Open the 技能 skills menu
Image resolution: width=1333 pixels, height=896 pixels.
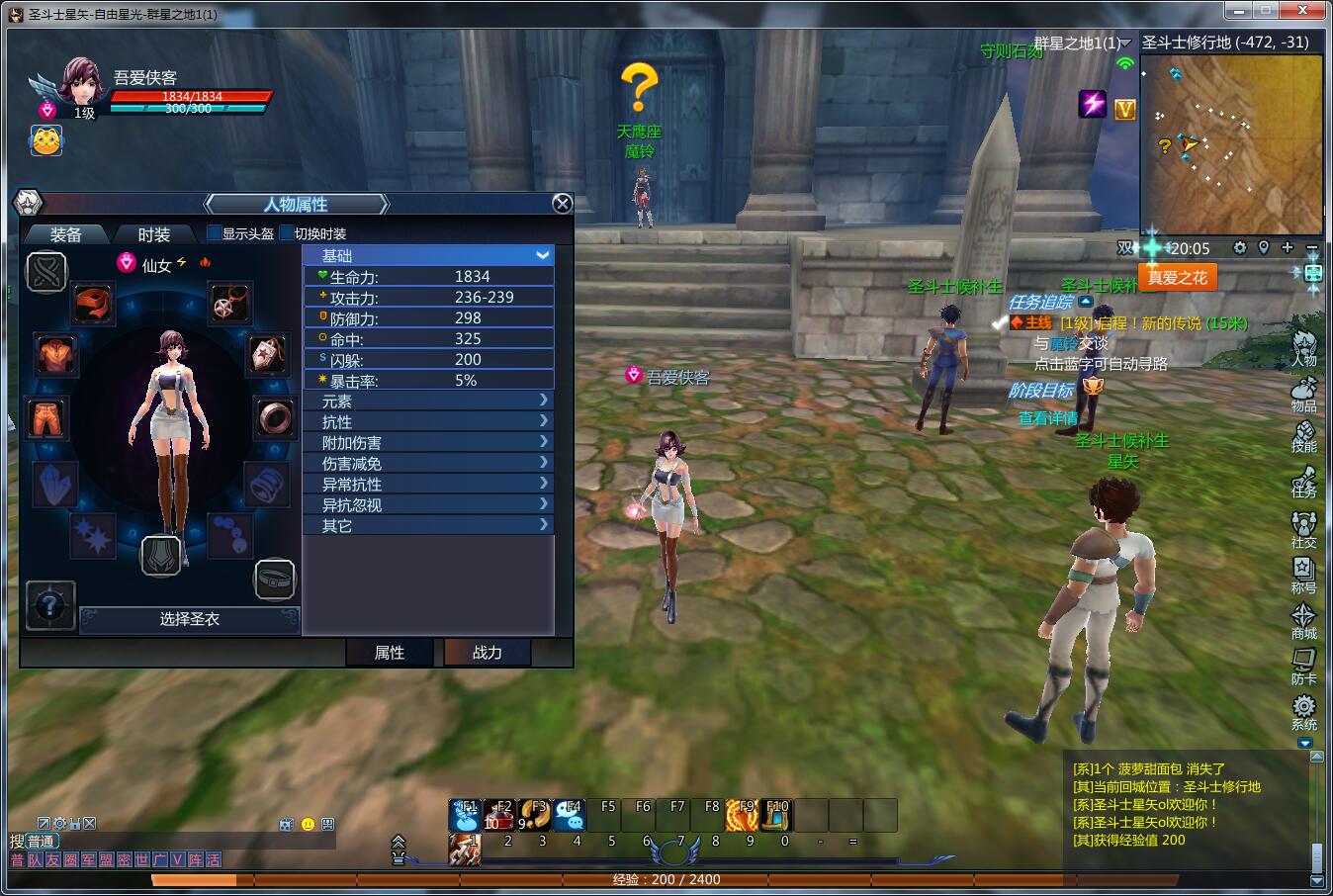point(1303,436)
